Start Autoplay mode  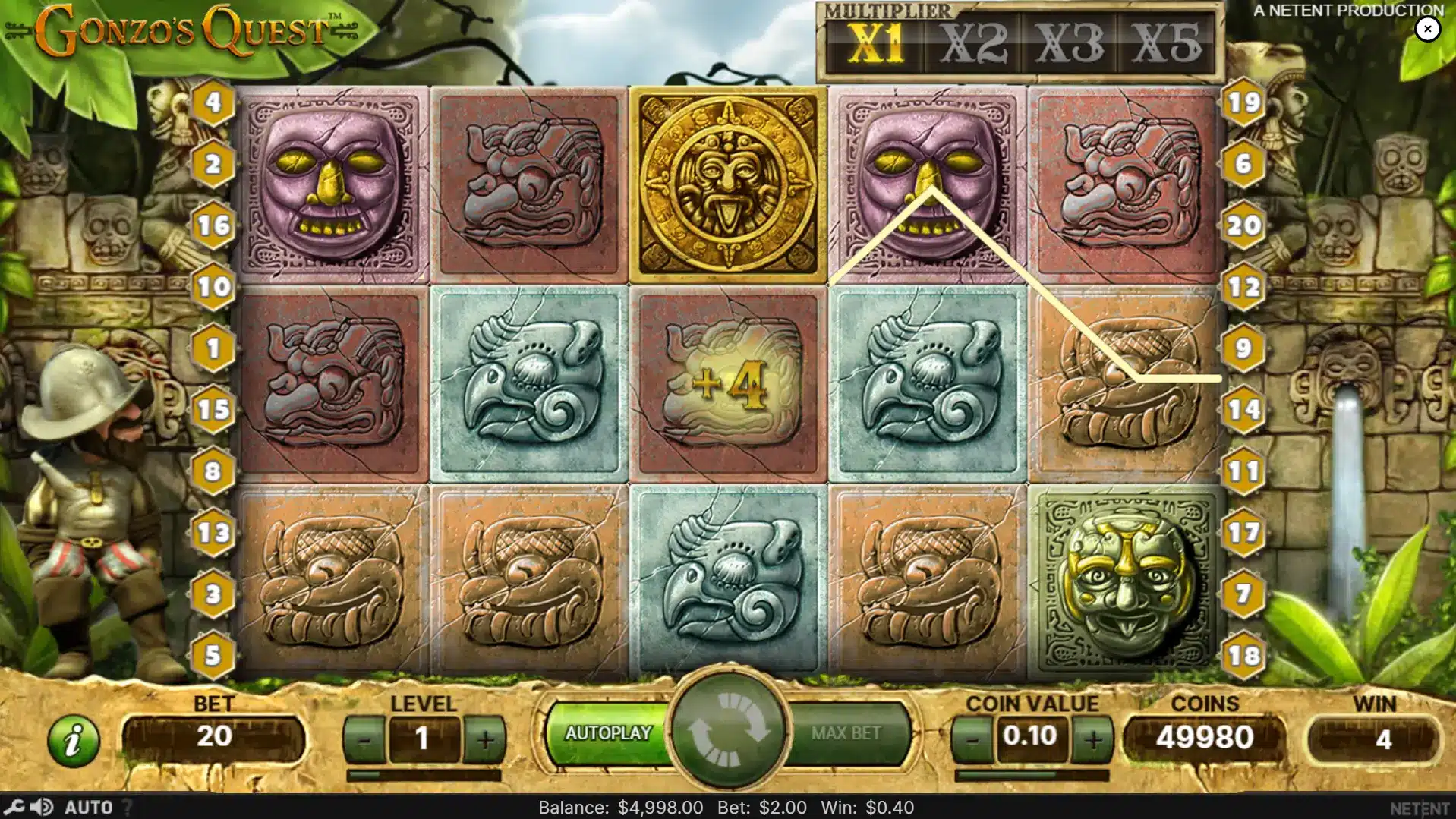[x=608, y=733]
